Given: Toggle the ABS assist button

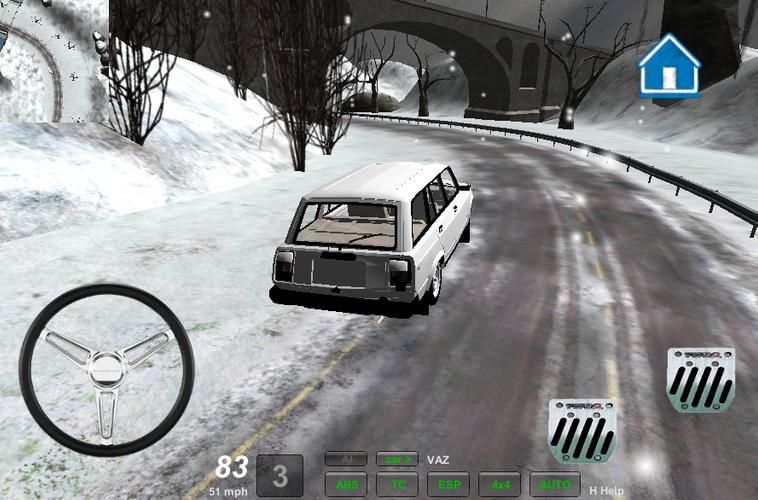Looking at the screenshot, I should tap(347, 484).
